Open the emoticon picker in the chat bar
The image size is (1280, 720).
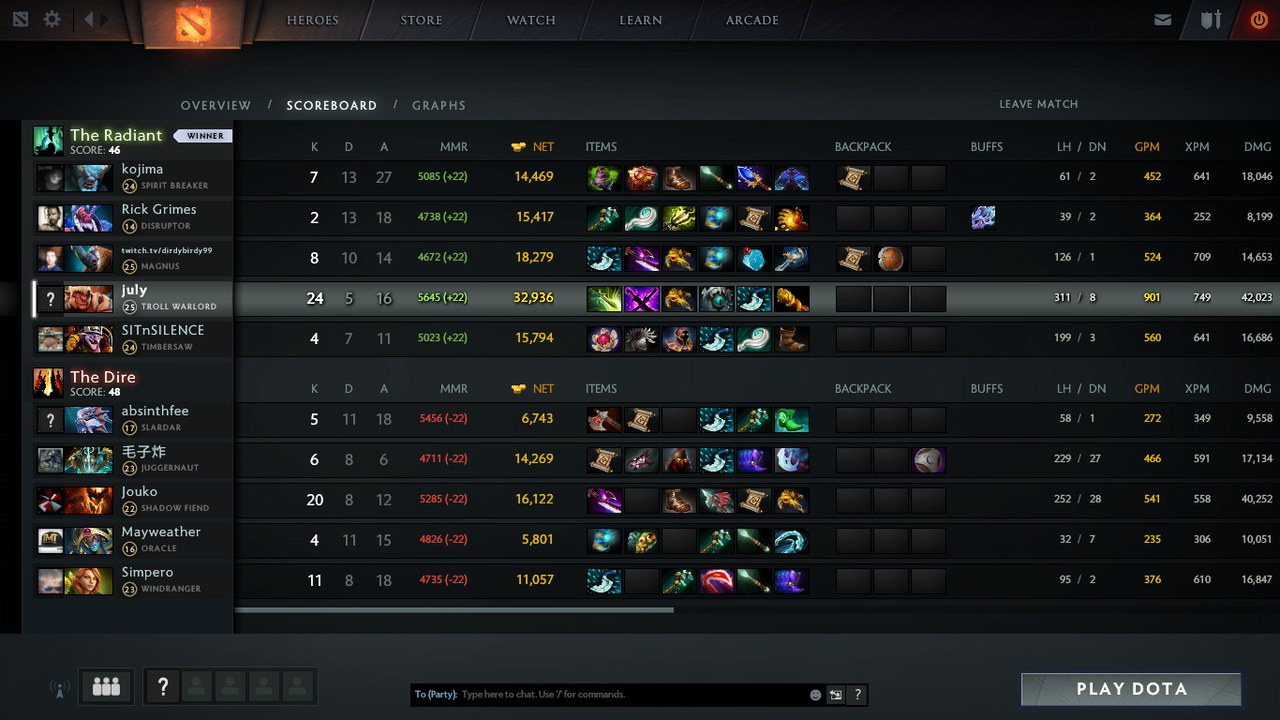[x=815, y=695]
